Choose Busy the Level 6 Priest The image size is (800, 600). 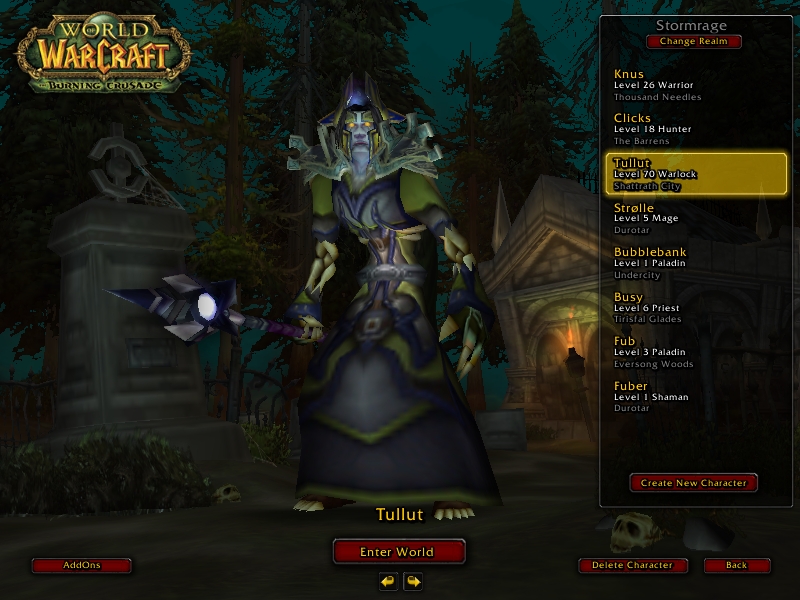point(697,307)
